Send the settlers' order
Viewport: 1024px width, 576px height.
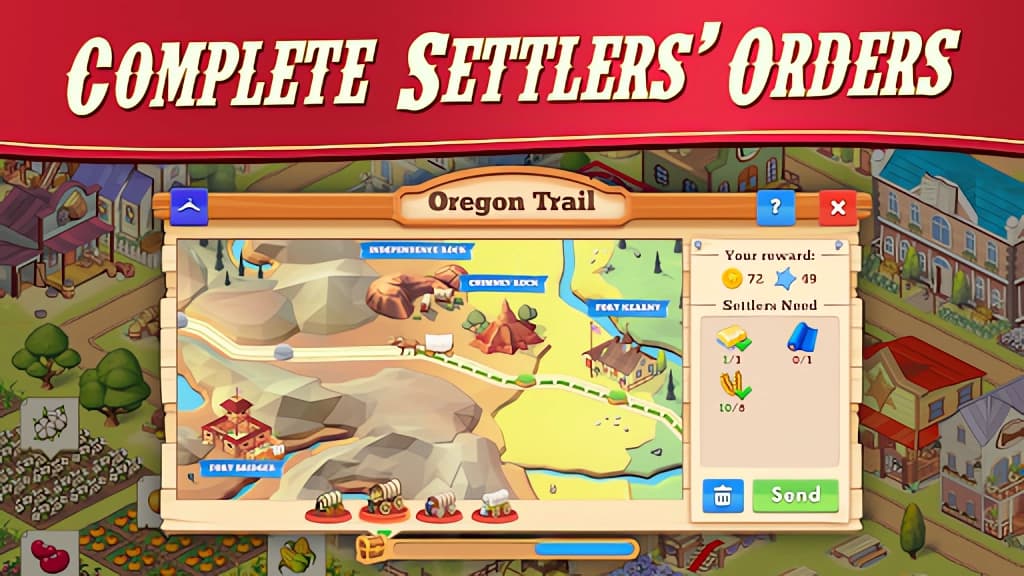pyautogui.click(x=795, y=495)
